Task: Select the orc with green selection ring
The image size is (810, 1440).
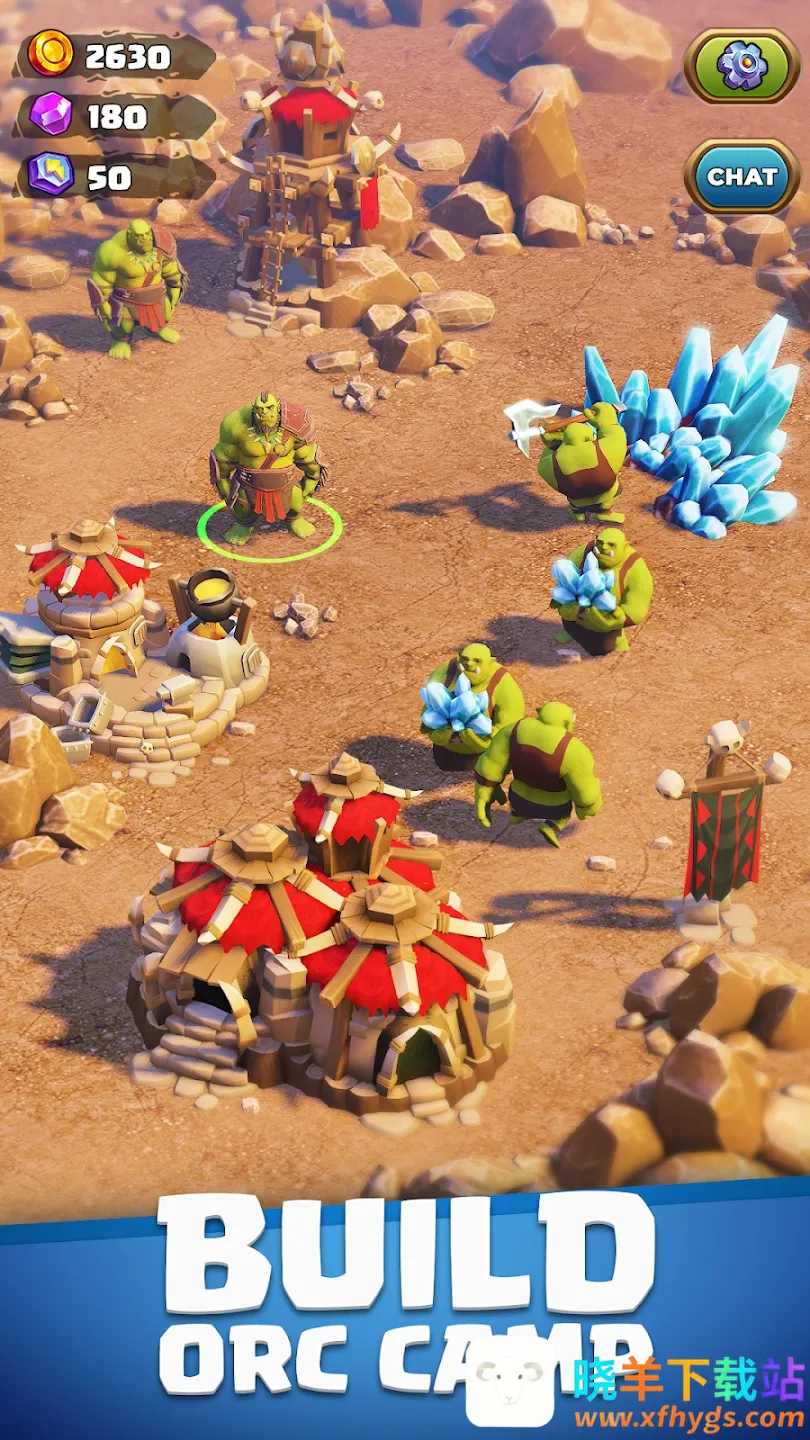Action: [x=267, y=470]
